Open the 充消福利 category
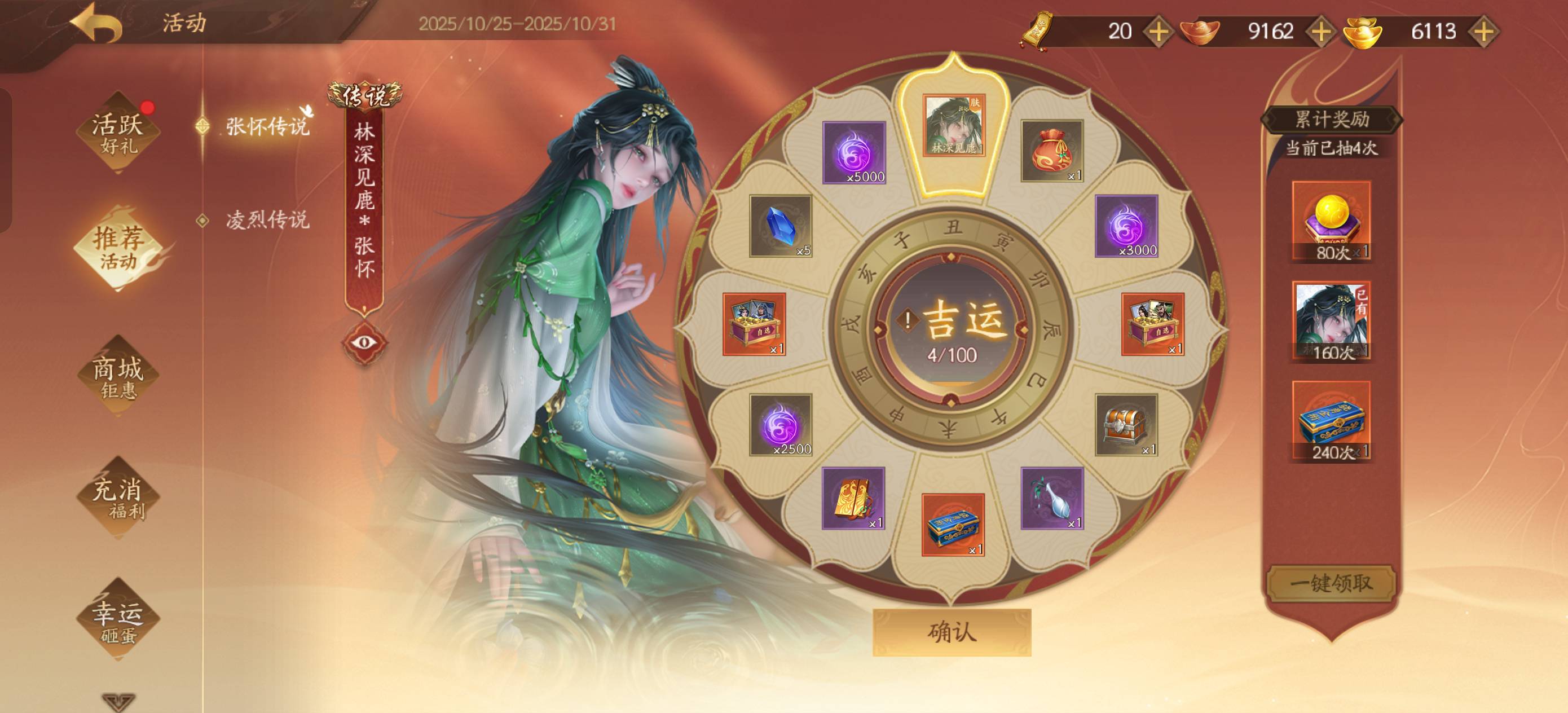The width and height of the screenshot is (1568, 713). [118, 498]
